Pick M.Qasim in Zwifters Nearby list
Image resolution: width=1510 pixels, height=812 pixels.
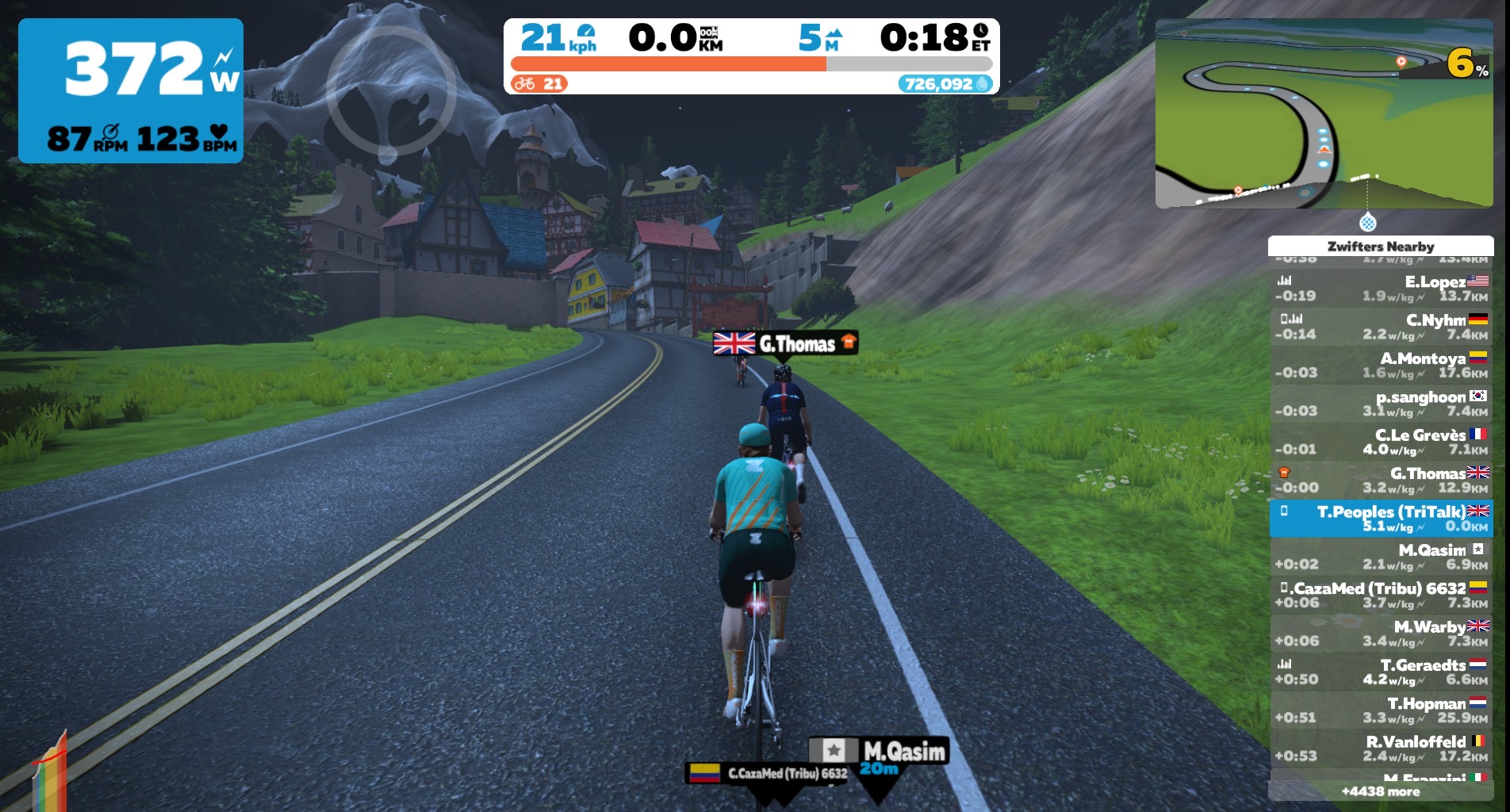point(1381,557)
